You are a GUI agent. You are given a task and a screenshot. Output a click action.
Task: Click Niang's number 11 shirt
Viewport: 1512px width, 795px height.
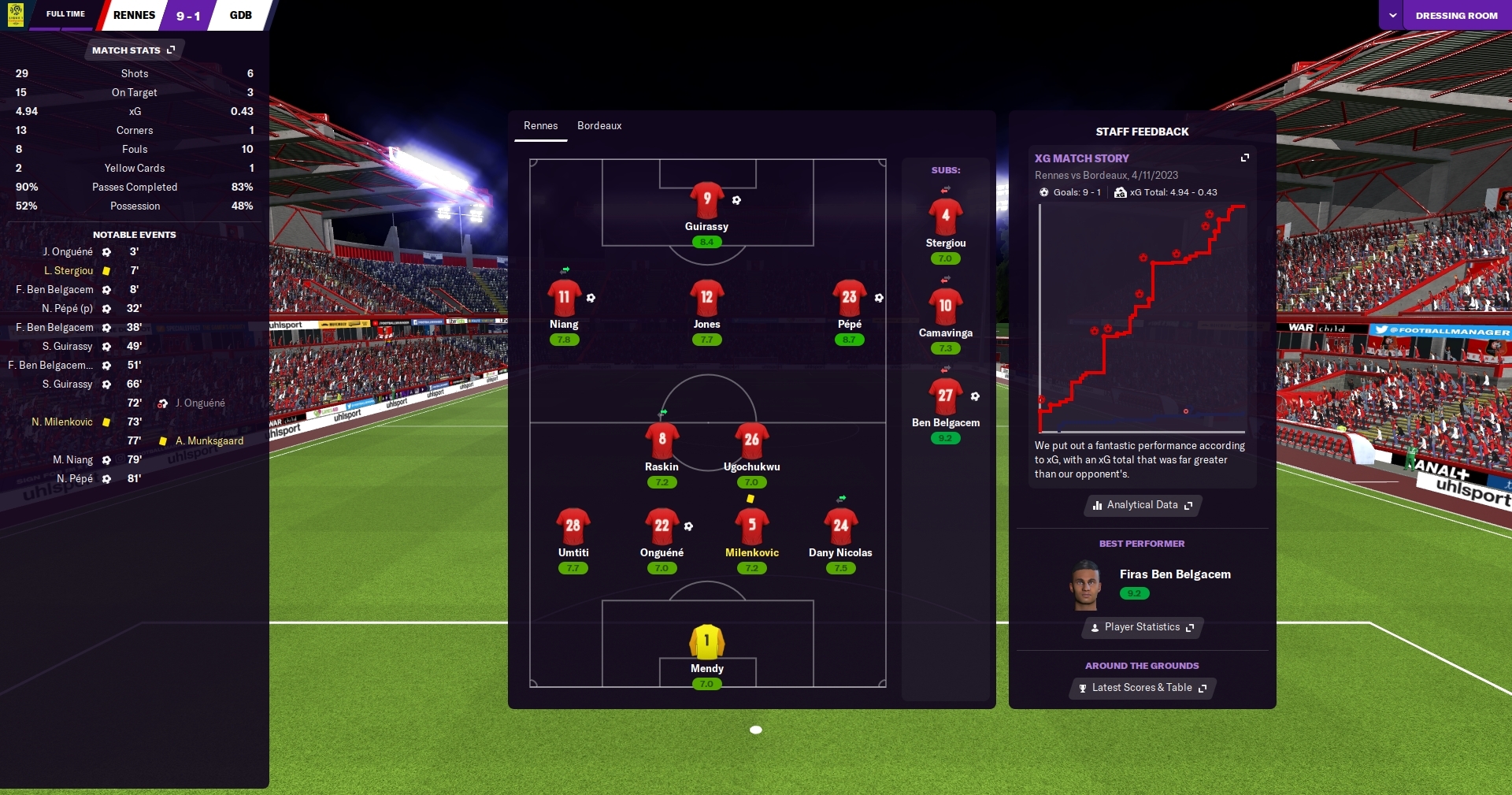[564, 298]
